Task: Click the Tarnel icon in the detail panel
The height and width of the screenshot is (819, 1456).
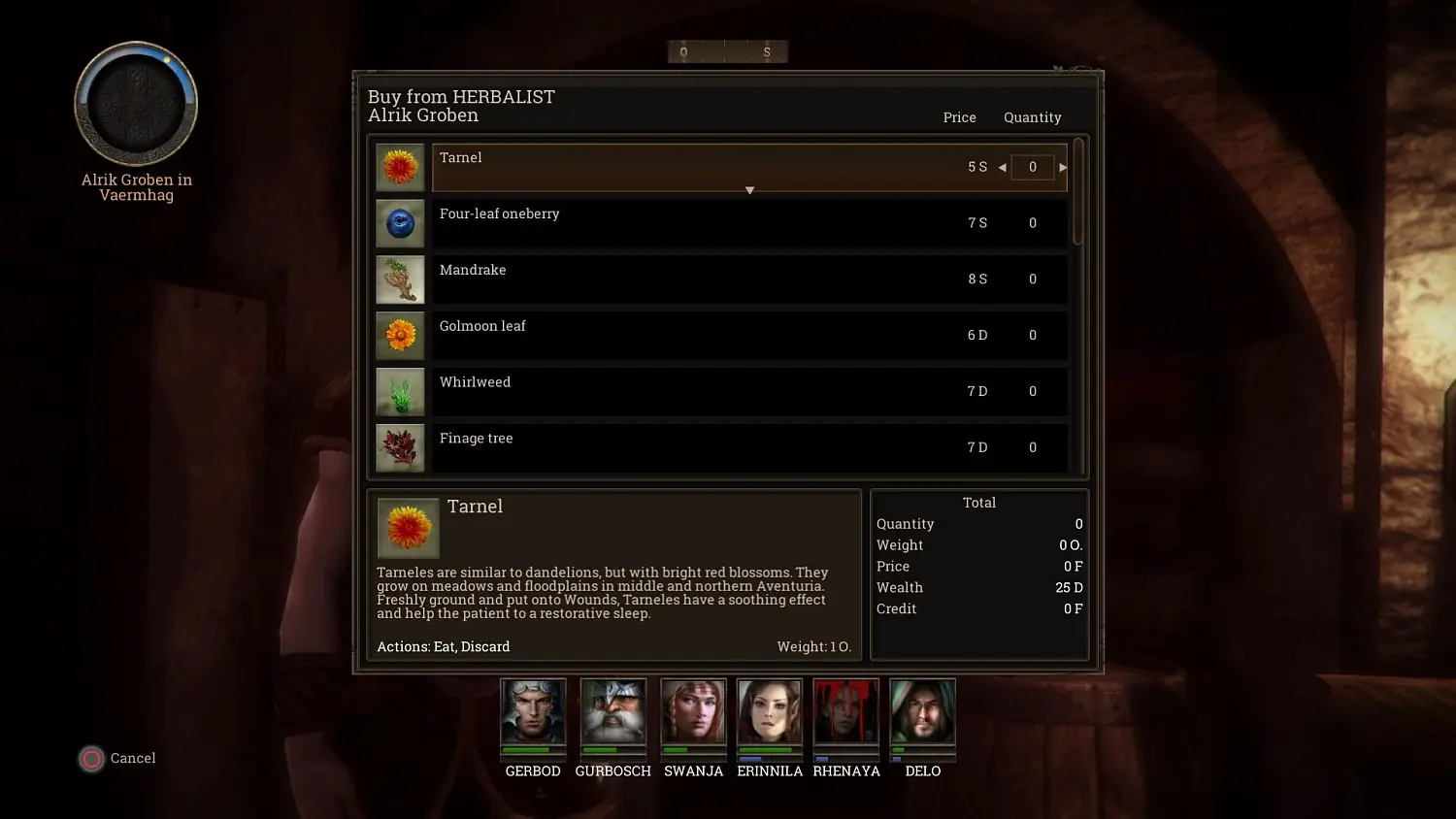Action: [x=408, y=528]
